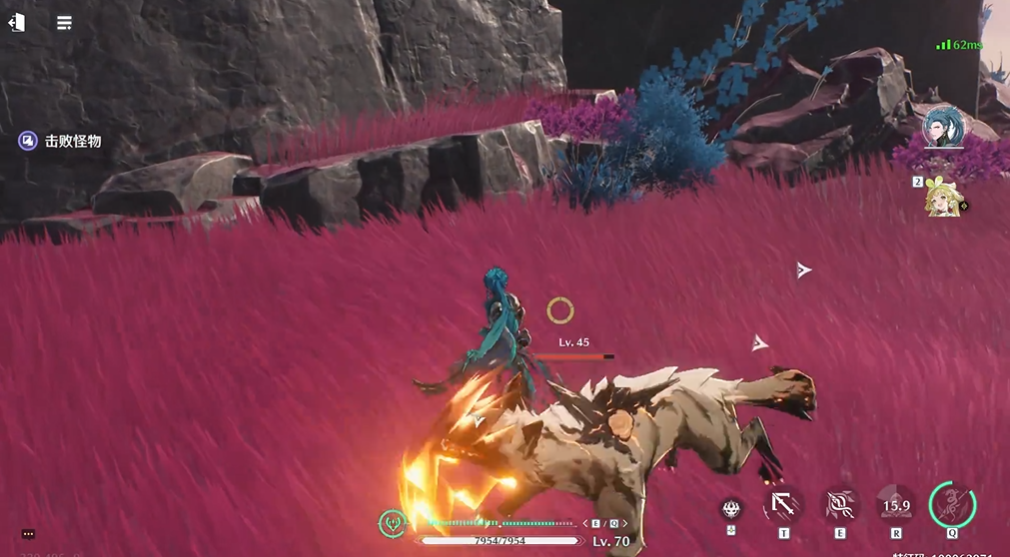Click the skill on 15.9 cooldown
This screenshot has height=557, width=1010.
pyautogui.click(x=896, y=506)
